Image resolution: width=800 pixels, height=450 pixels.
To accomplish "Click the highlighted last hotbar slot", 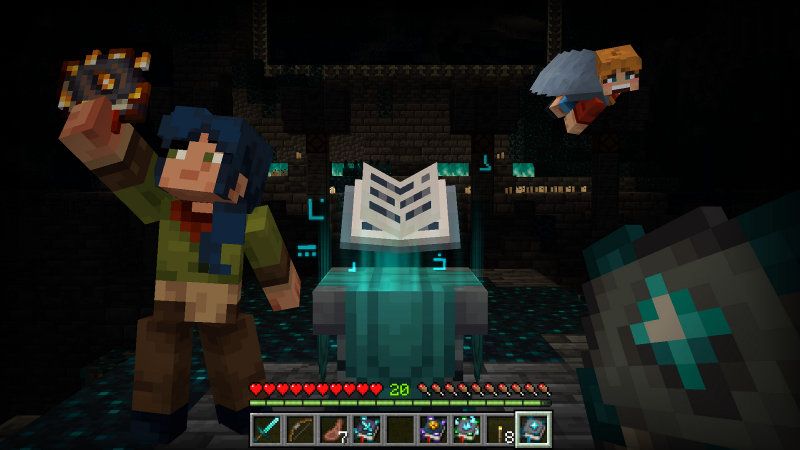I will point(532,430).
